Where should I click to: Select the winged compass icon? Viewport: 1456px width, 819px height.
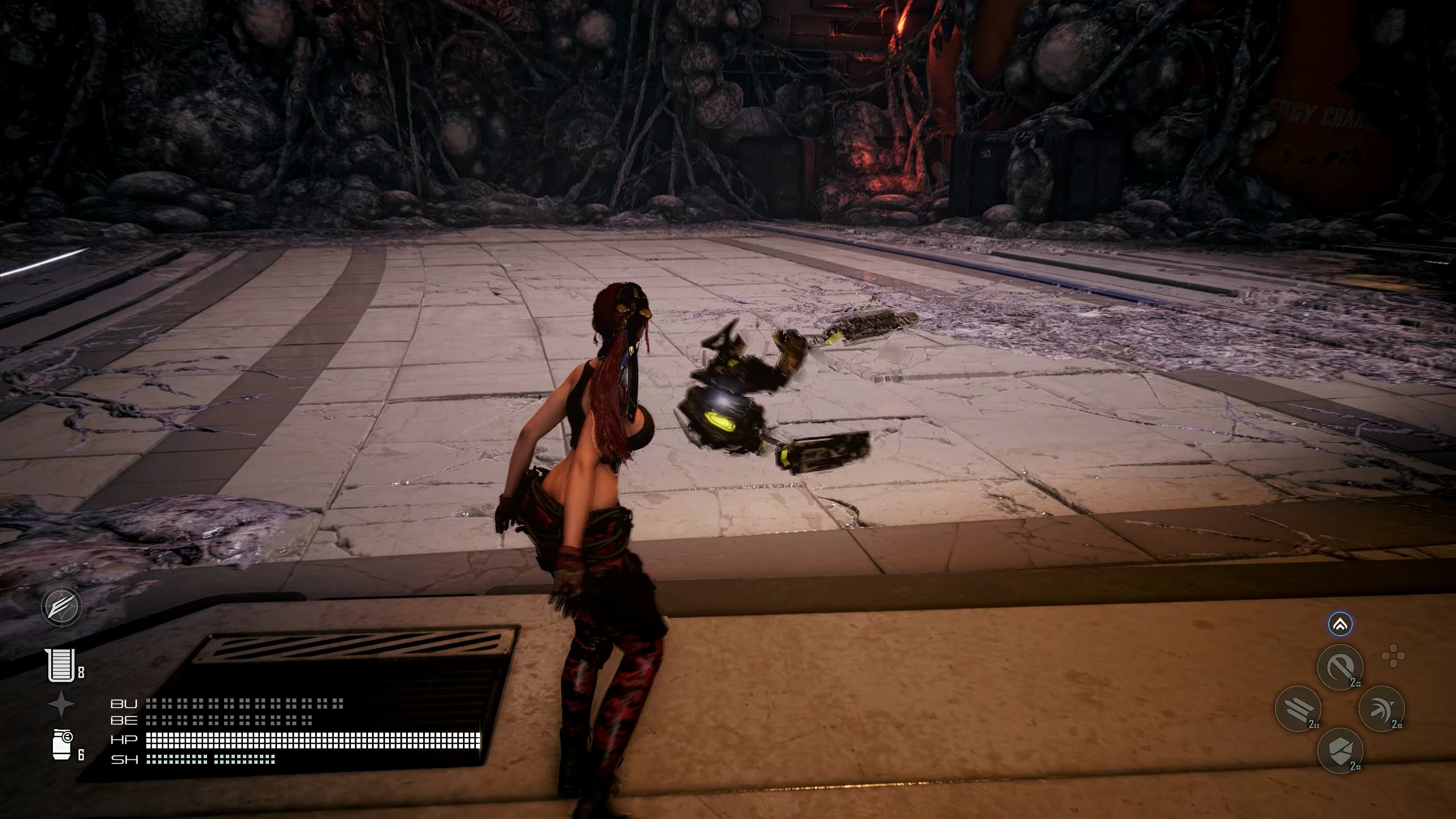pos(61,607)
